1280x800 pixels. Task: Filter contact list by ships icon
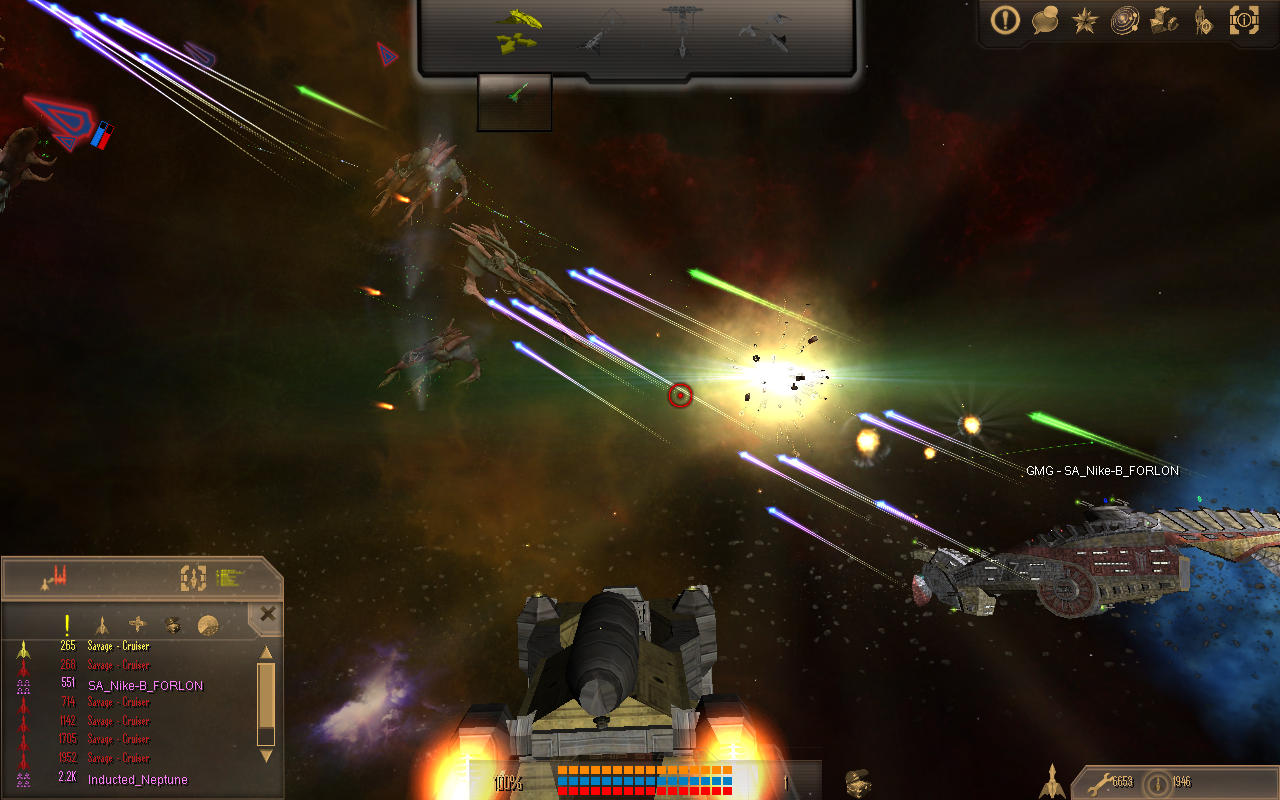coord(101,625)
